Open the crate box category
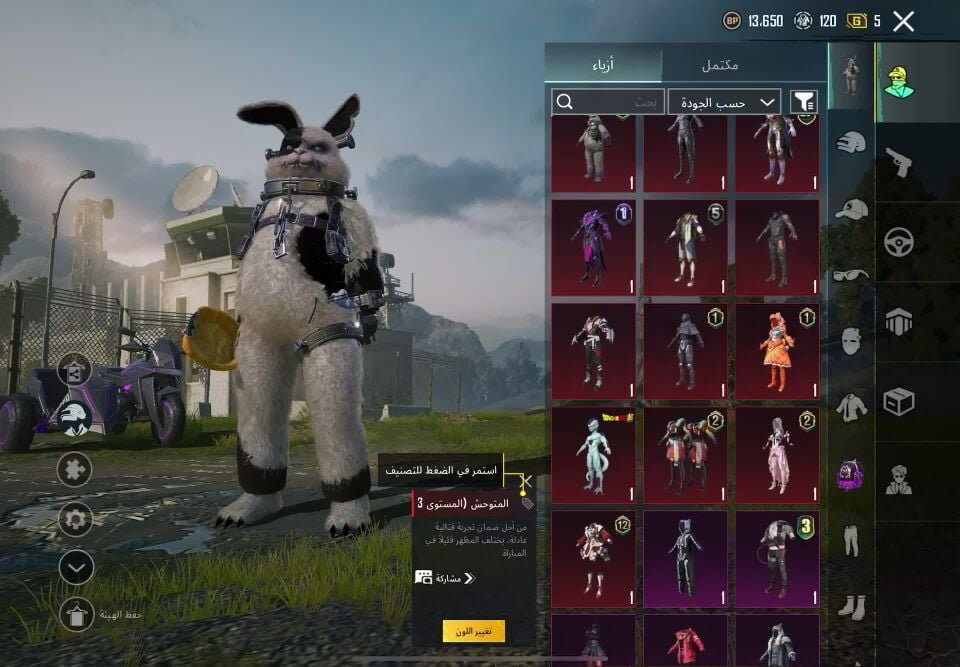The height and width of the screenshot is (667, 960). click(x=899, y=402)
